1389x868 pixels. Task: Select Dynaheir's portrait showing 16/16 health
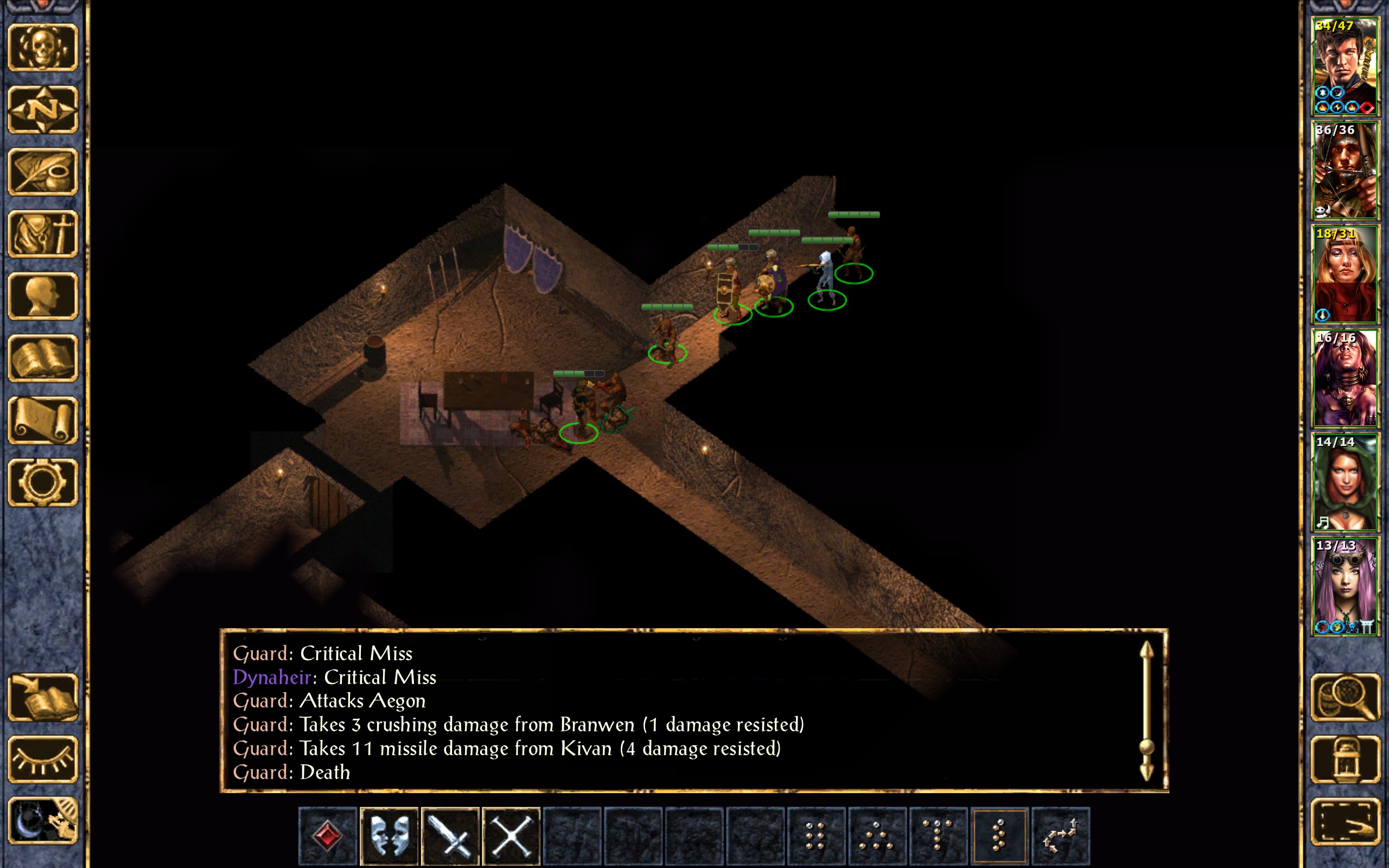tap(1344, 378)
